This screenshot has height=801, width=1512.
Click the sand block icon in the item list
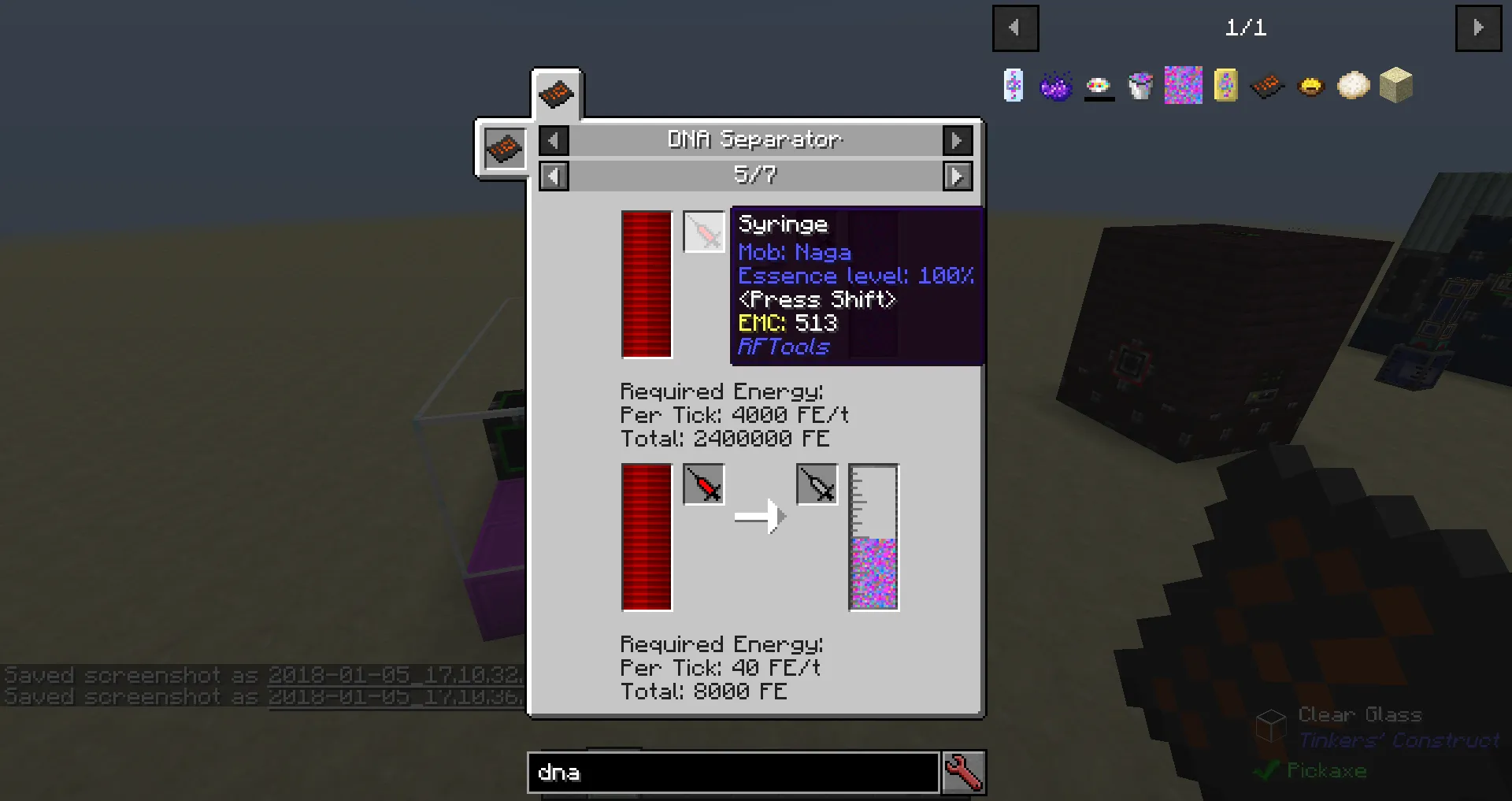[x=1395, y=86]
